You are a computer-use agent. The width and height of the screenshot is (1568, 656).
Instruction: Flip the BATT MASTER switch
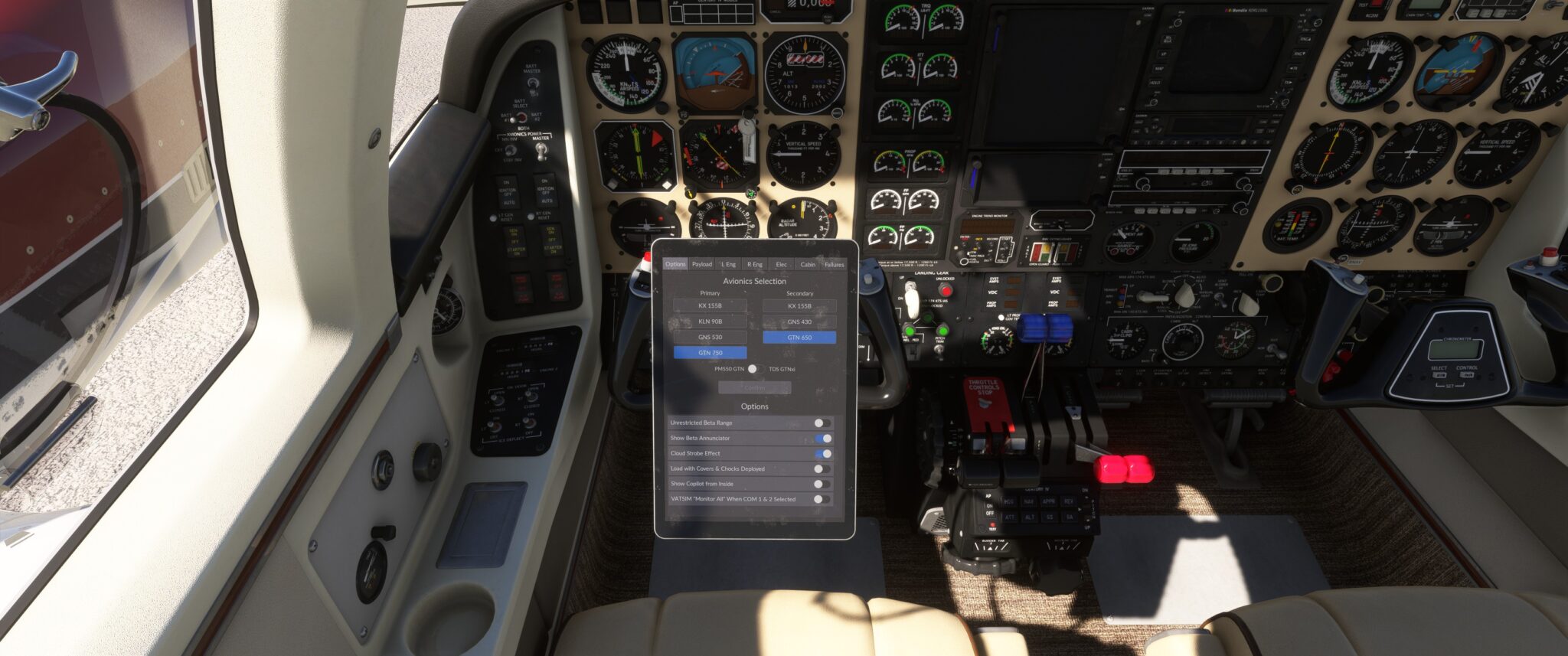[533, 84]
